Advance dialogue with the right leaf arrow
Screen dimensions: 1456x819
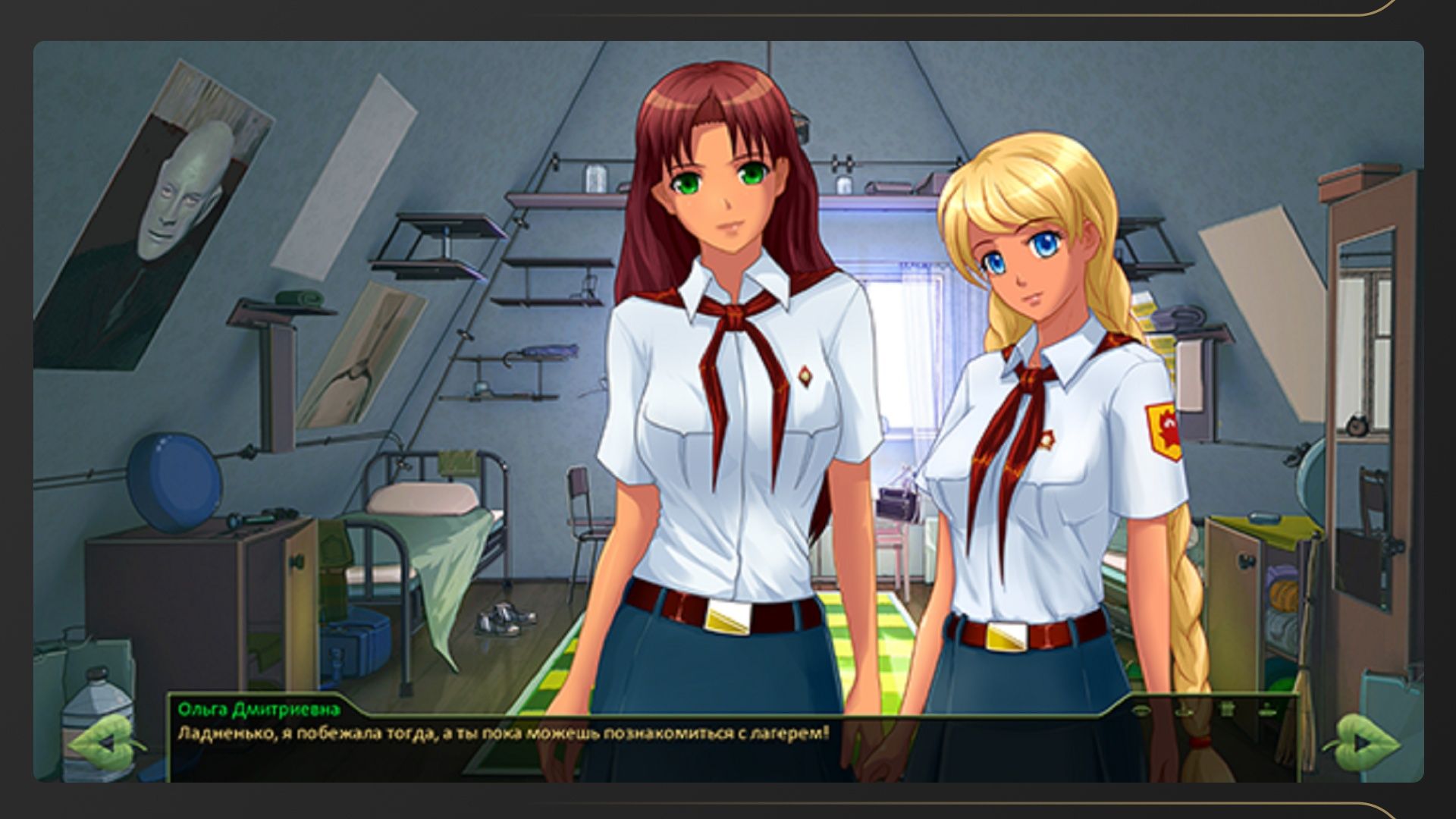pos(1362,742)
